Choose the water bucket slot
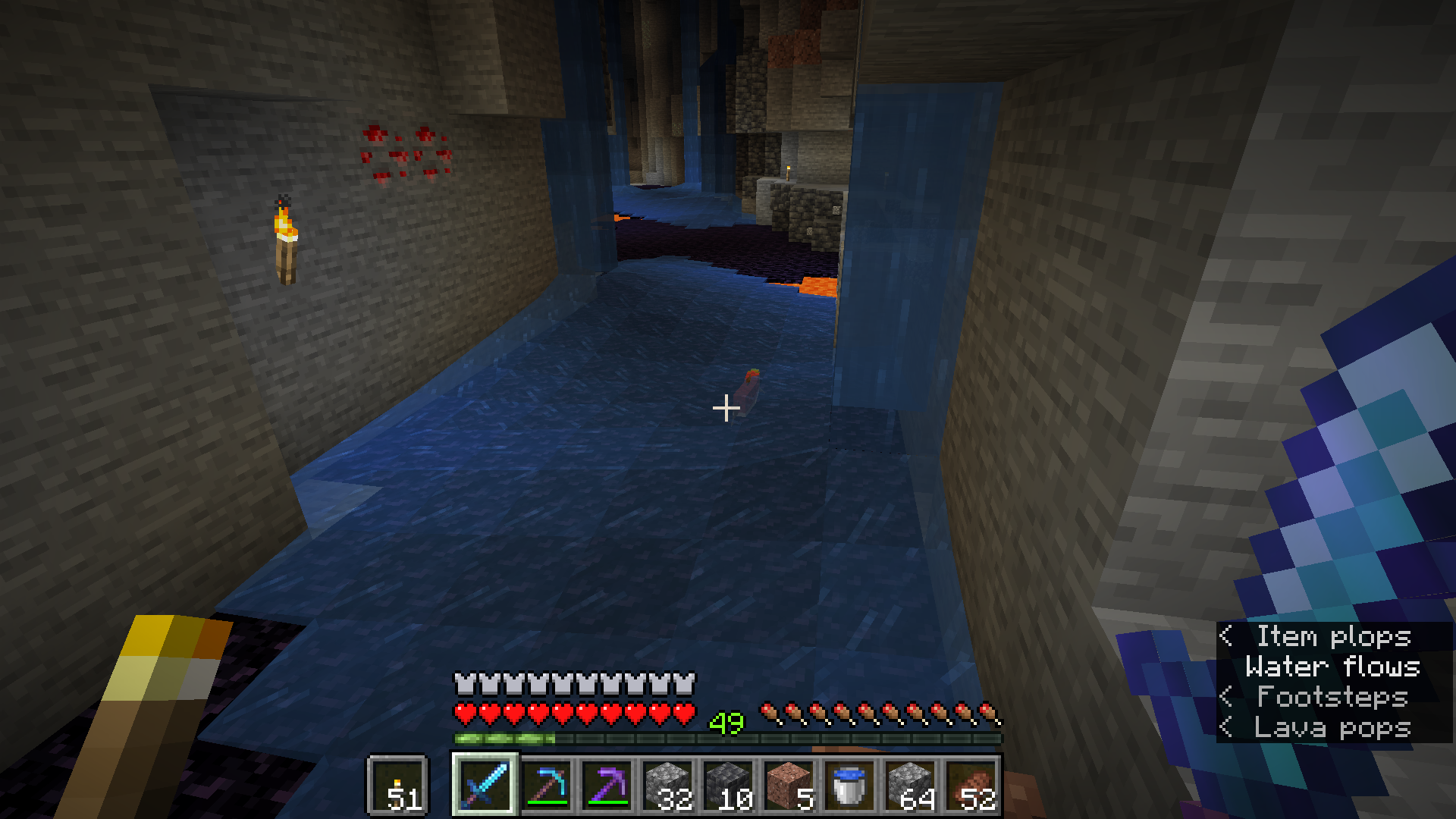1456x819 pixels. click(x=849, y=785)
